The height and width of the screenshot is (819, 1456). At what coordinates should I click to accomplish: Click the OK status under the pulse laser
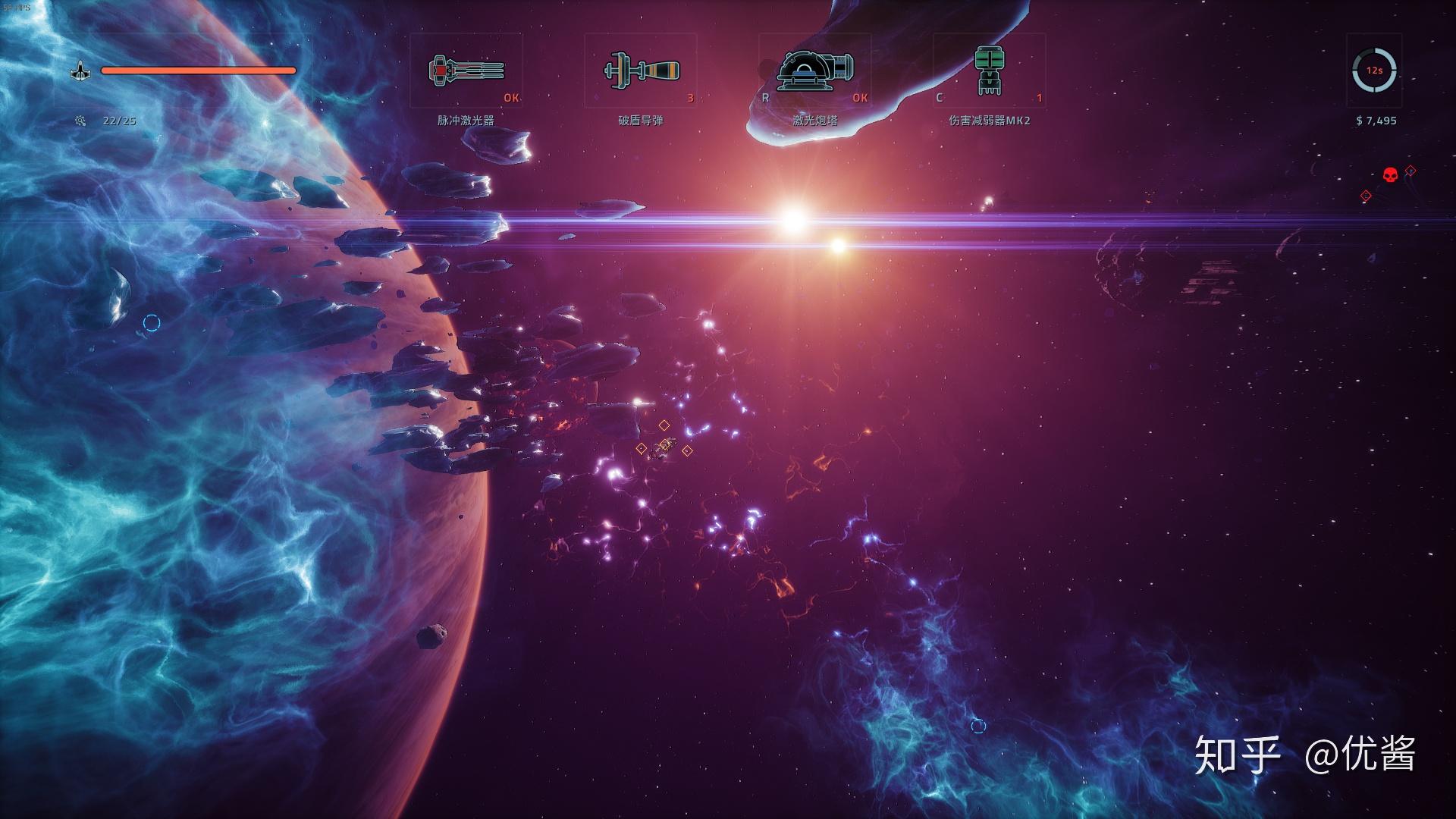[x=512, y=97]
